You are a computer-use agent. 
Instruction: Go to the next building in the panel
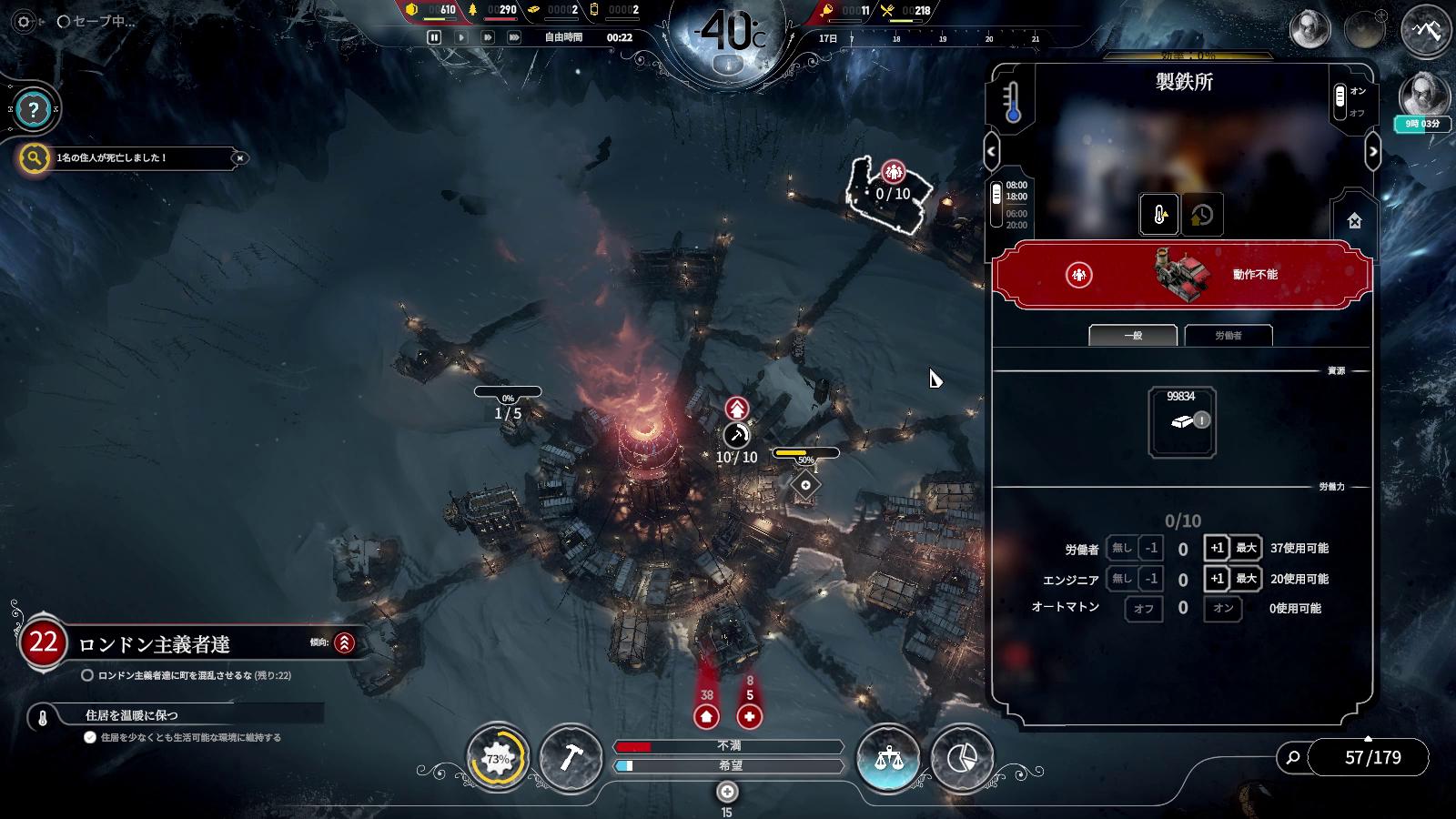pyautogui.click(x=1373, y=151)
